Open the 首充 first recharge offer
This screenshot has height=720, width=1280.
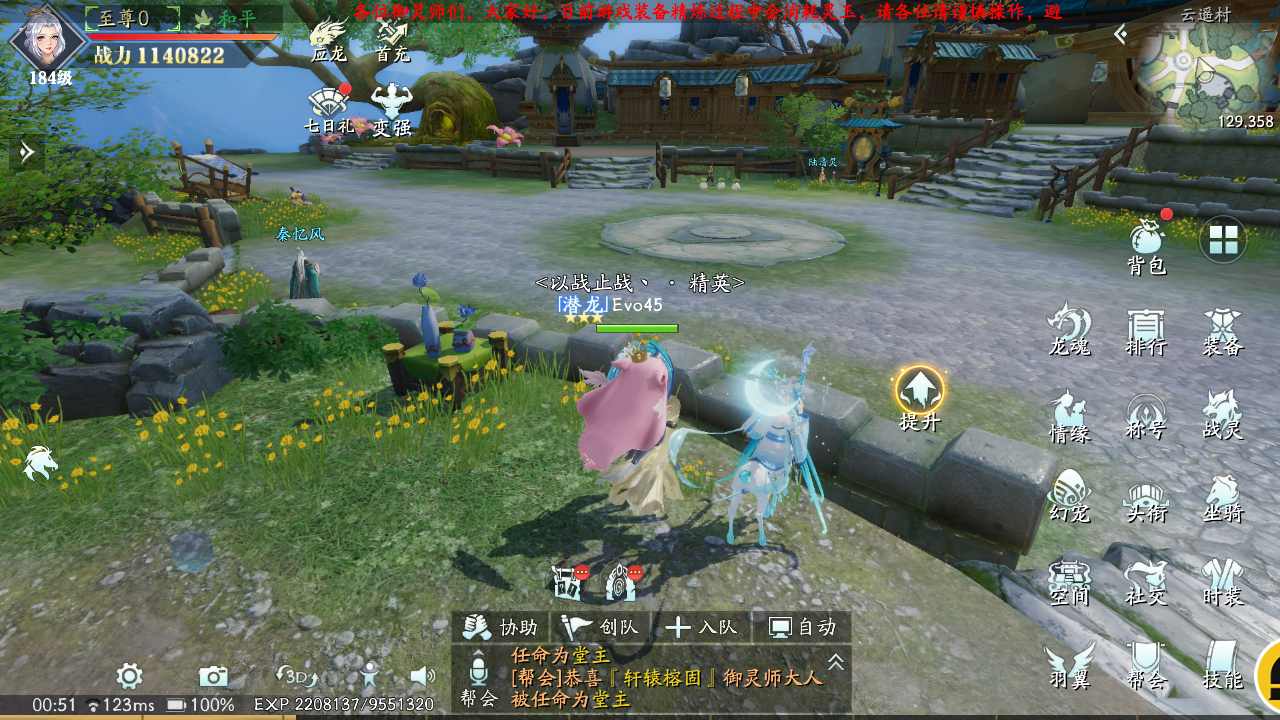[x=392, y=40]
